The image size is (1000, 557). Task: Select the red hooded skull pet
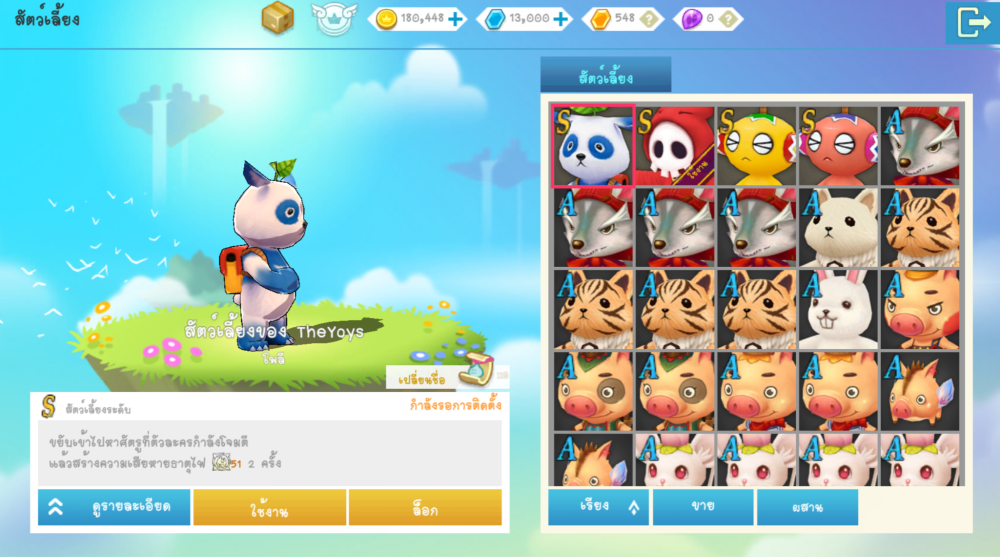[673, 146]
